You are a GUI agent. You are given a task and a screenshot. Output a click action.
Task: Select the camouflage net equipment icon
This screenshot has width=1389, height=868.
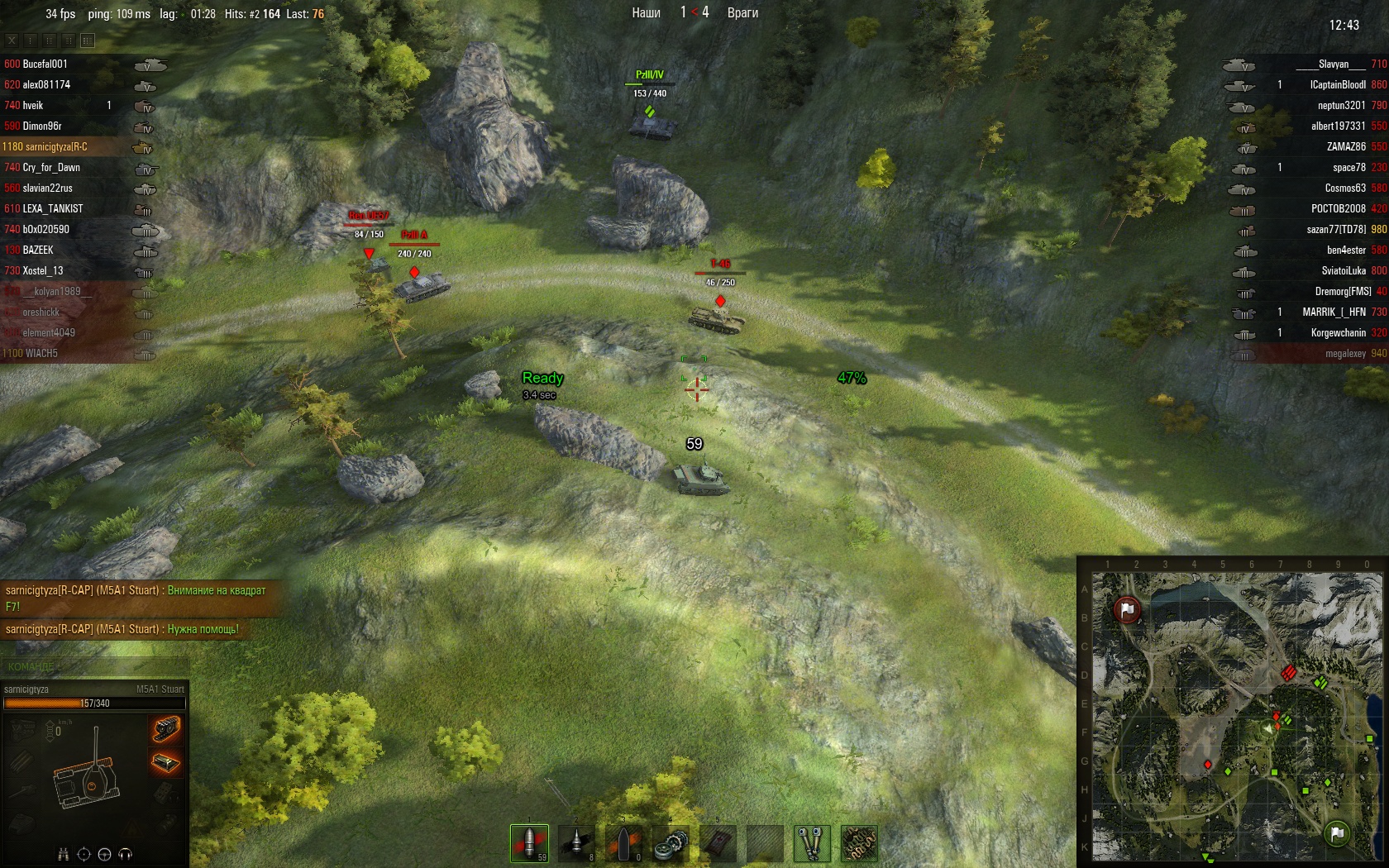859,843
